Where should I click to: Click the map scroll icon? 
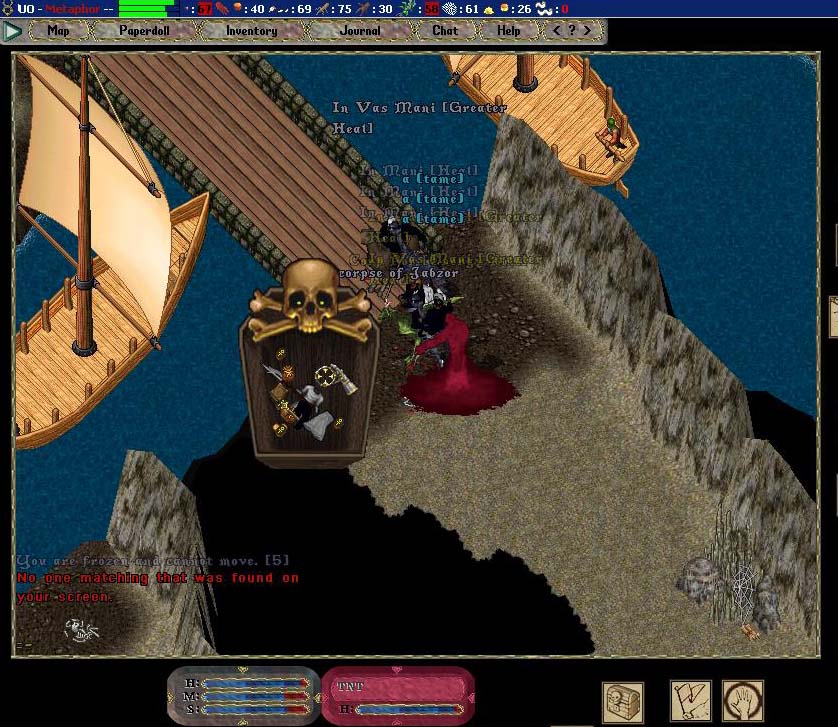pos(690,702)
